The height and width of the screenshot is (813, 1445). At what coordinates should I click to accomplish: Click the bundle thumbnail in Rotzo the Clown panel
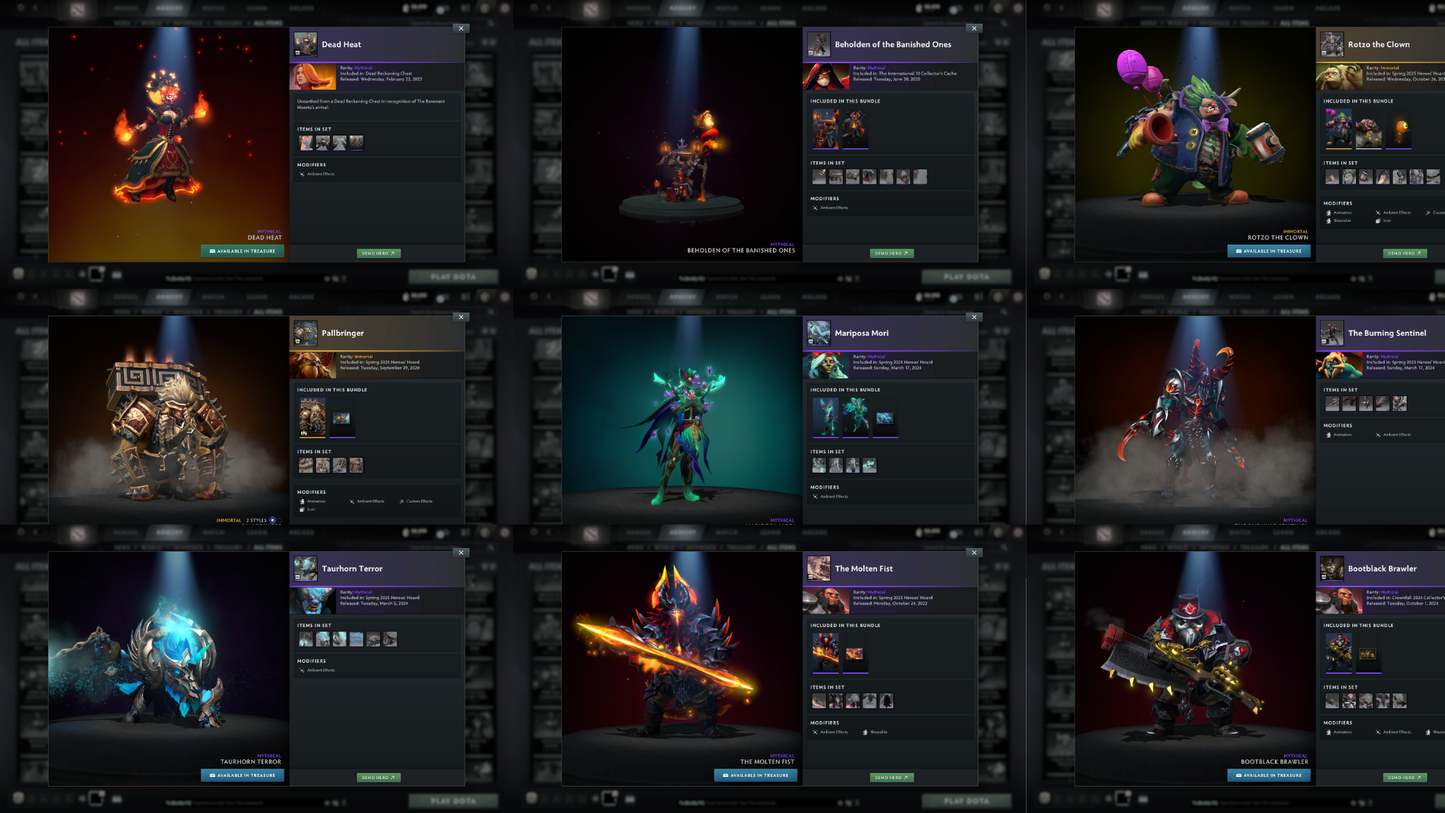click(x=1338, y=128)
